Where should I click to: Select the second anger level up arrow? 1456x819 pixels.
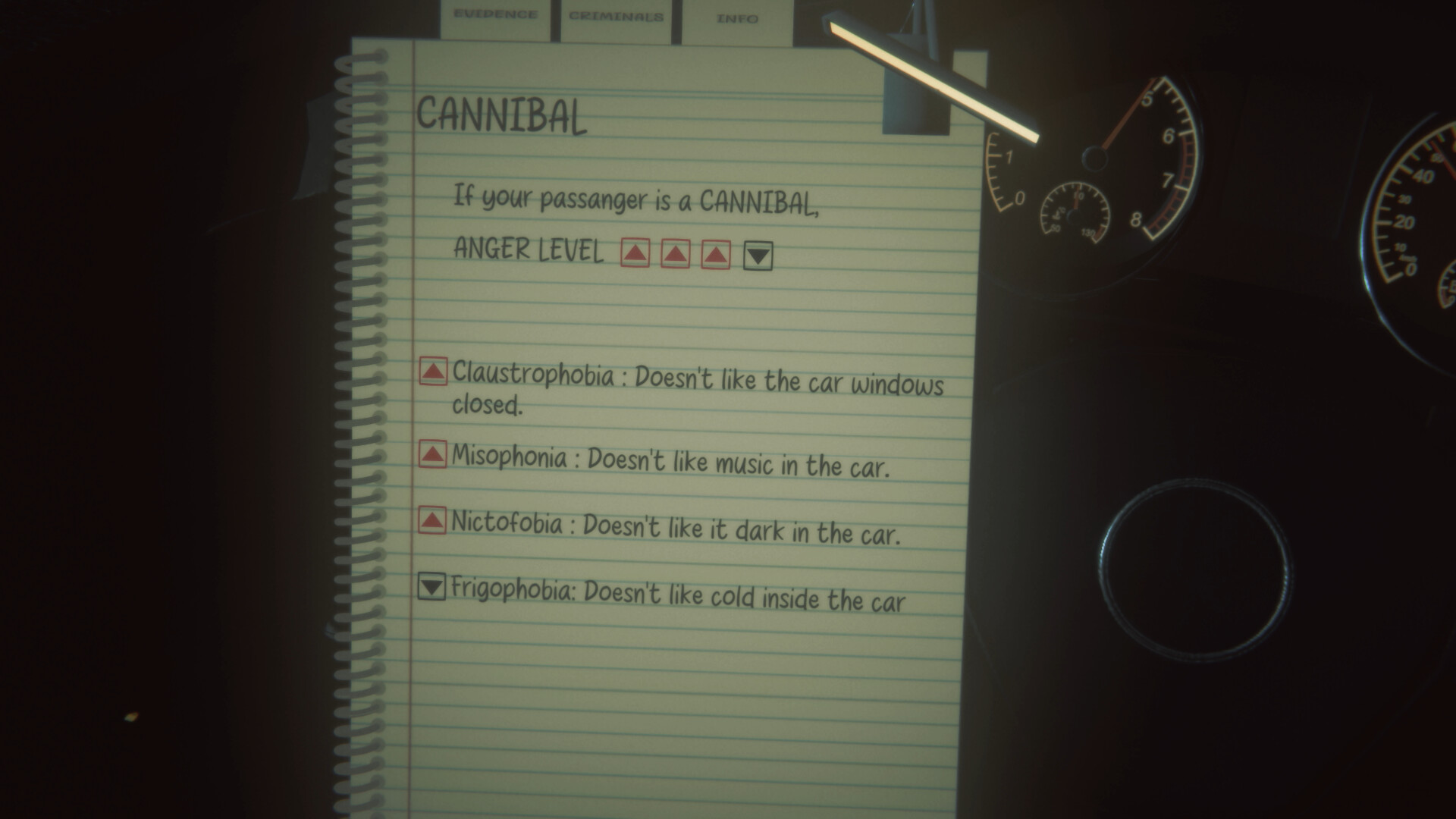tap(674, 253)
